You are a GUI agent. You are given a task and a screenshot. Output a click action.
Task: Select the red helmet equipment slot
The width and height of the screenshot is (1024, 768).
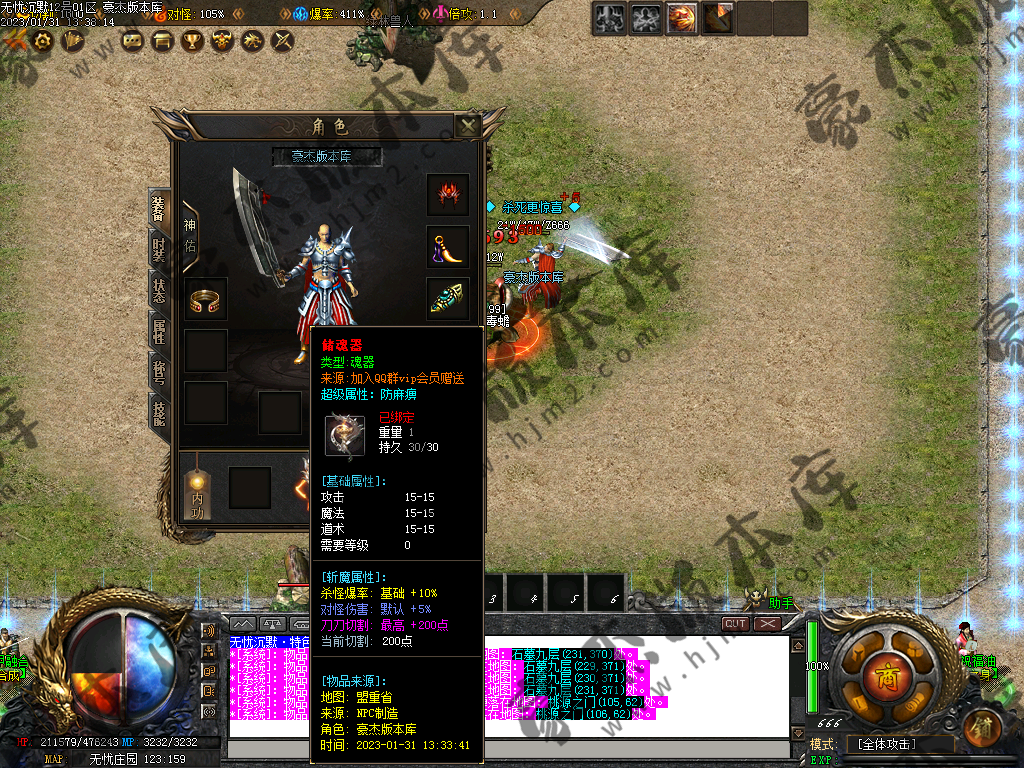pos(448,195)
